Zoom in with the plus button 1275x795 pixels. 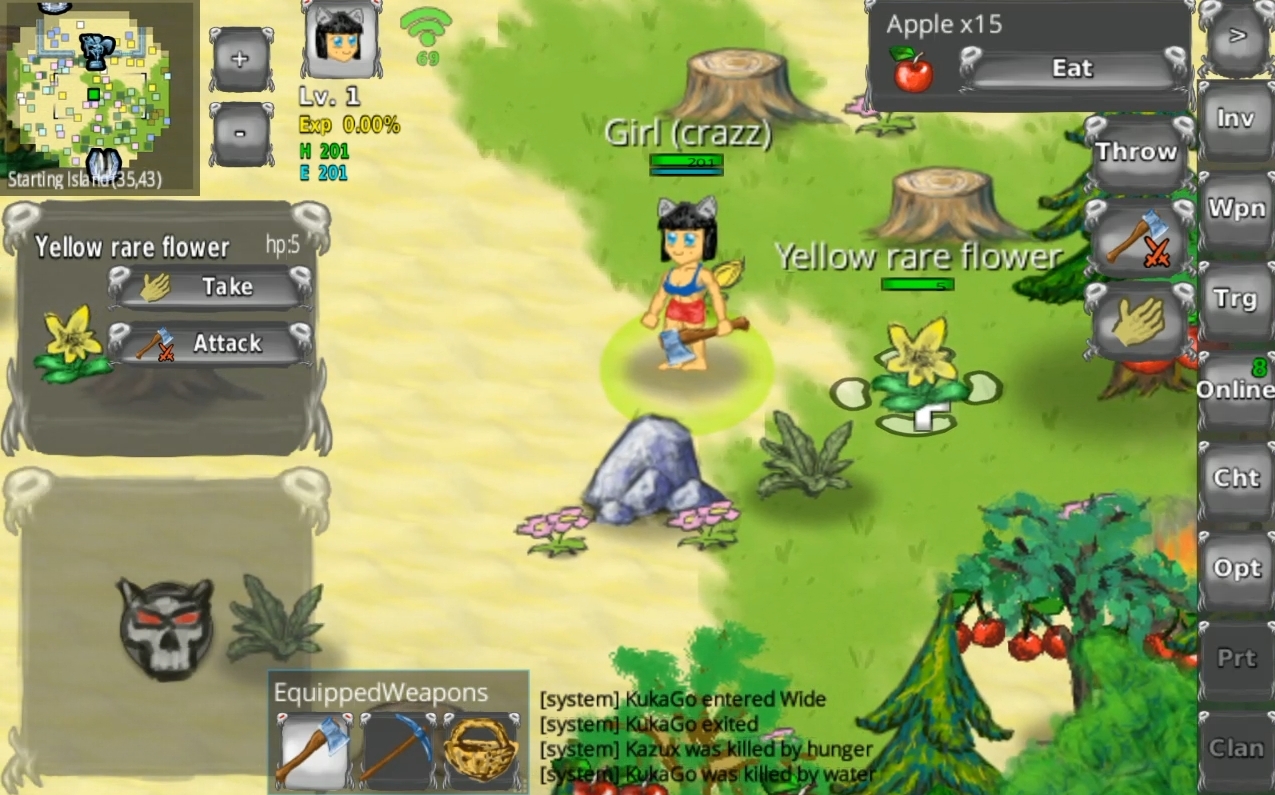pos(241,59)
